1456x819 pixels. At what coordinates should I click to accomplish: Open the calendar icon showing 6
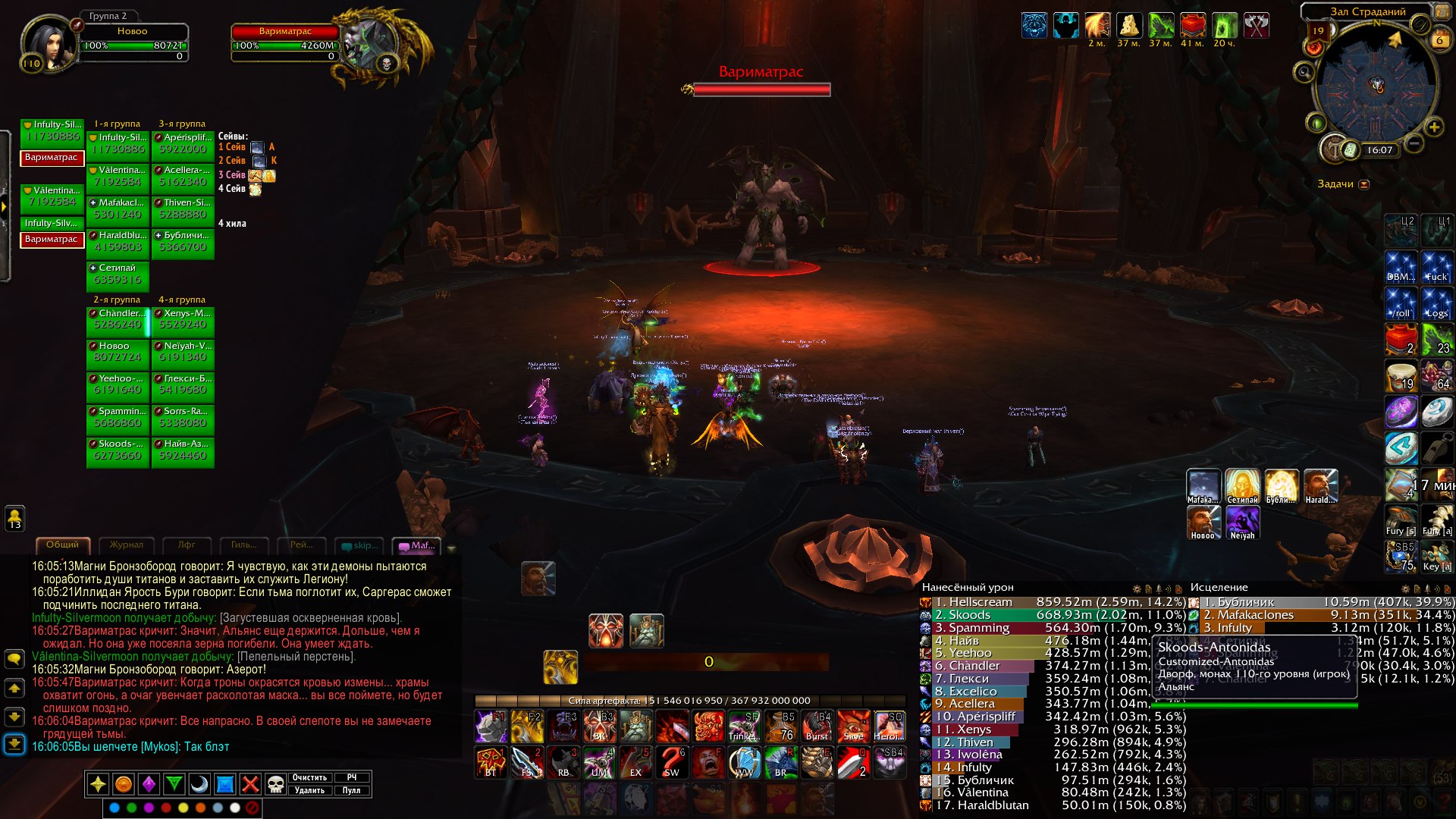pyautogui.click(x=1439, y=40)
